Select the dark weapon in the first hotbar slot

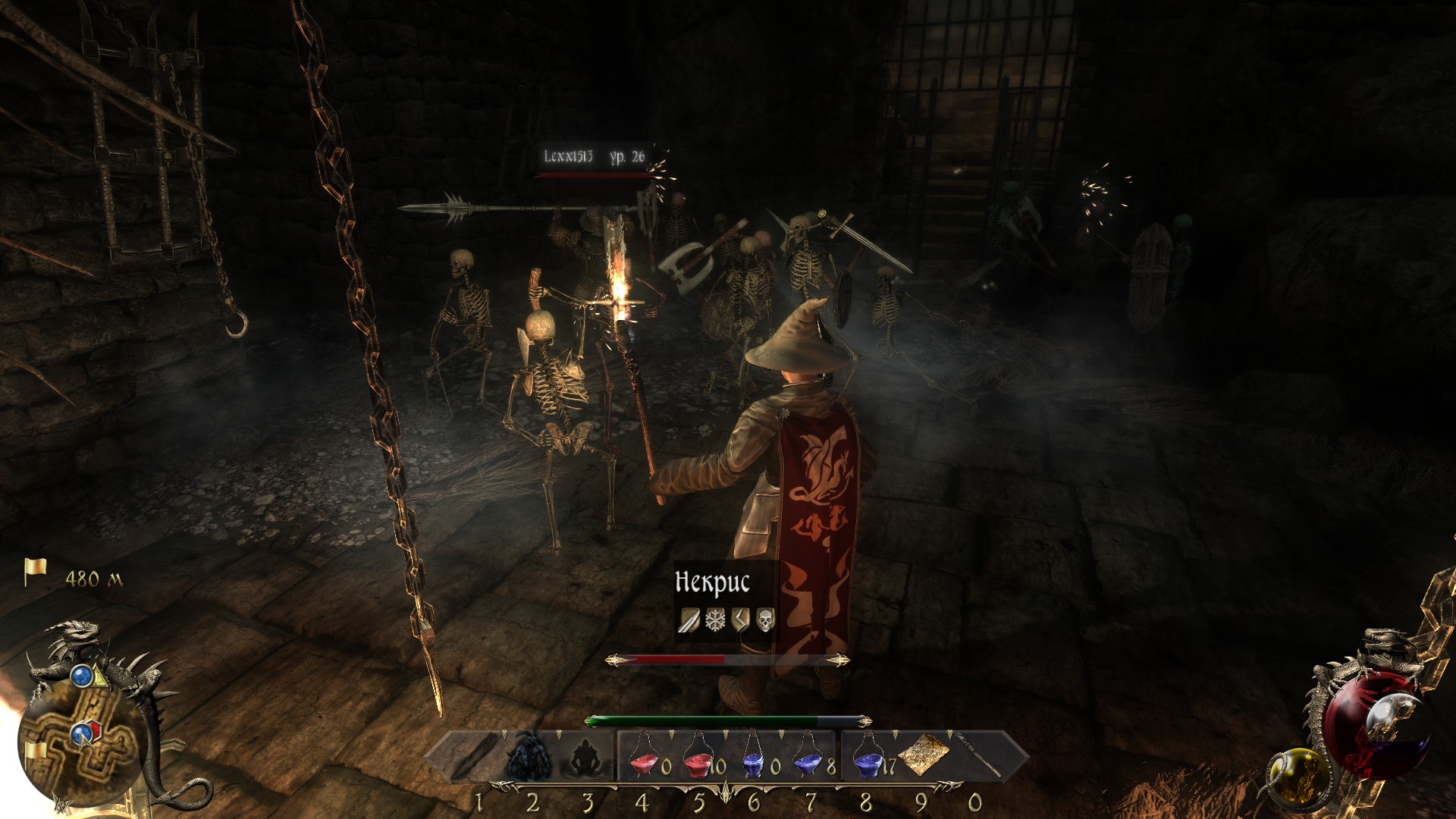click(475, 755)
